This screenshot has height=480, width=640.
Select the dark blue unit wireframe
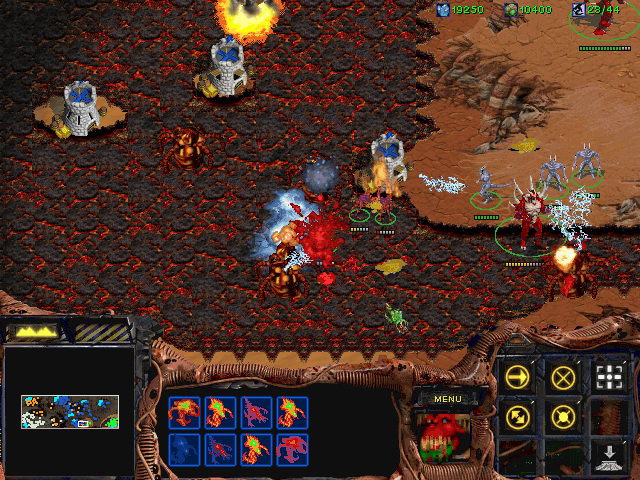coord(185,449)
